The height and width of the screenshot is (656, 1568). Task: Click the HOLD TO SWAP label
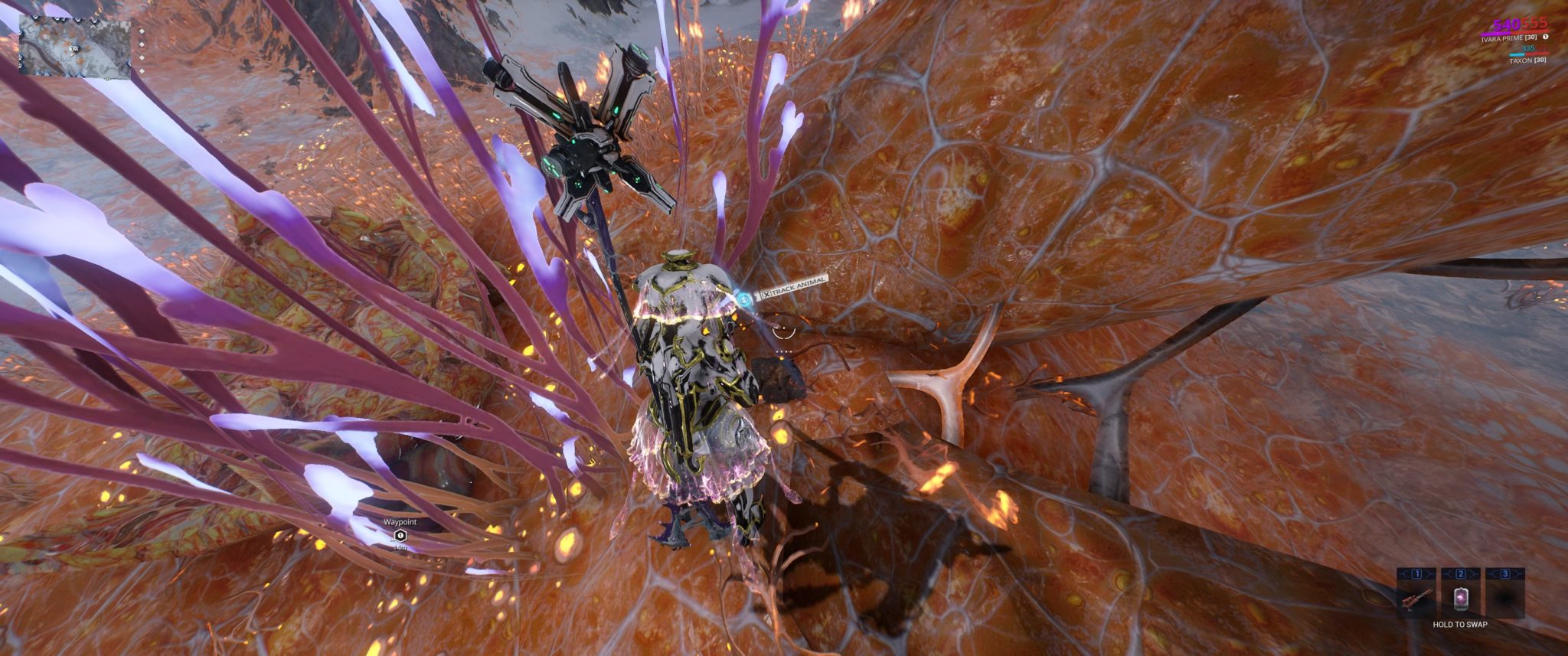1459,624
